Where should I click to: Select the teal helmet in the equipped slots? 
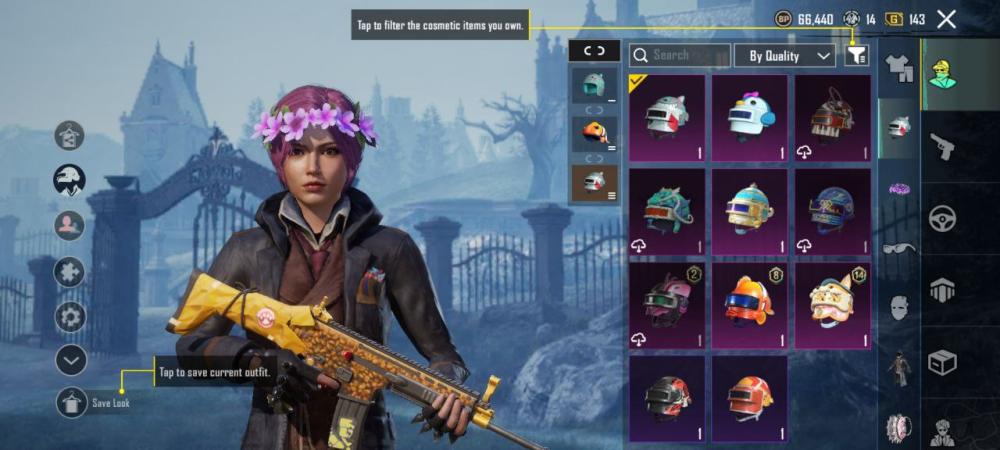click(594, 86)
